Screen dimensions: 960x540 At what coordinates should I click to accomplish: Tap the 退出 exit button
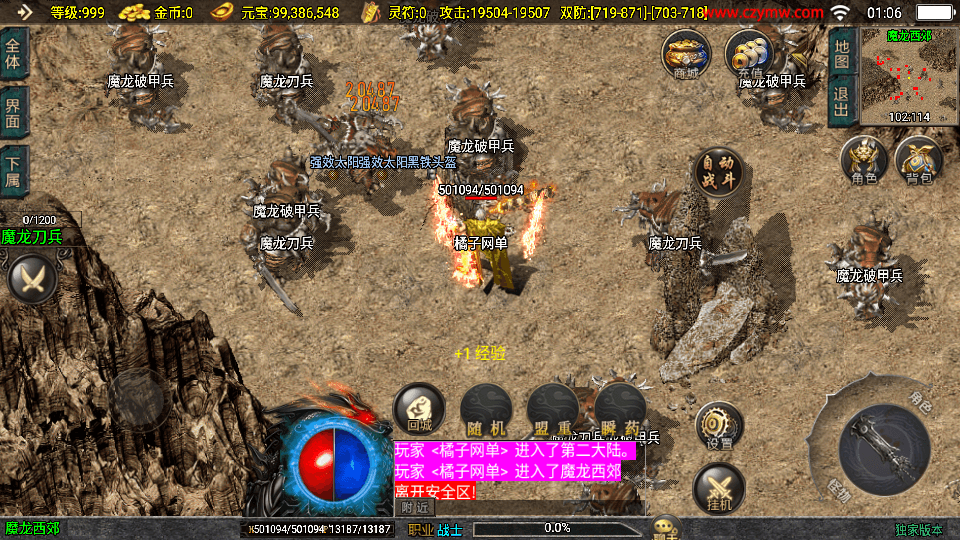(842, 100)
